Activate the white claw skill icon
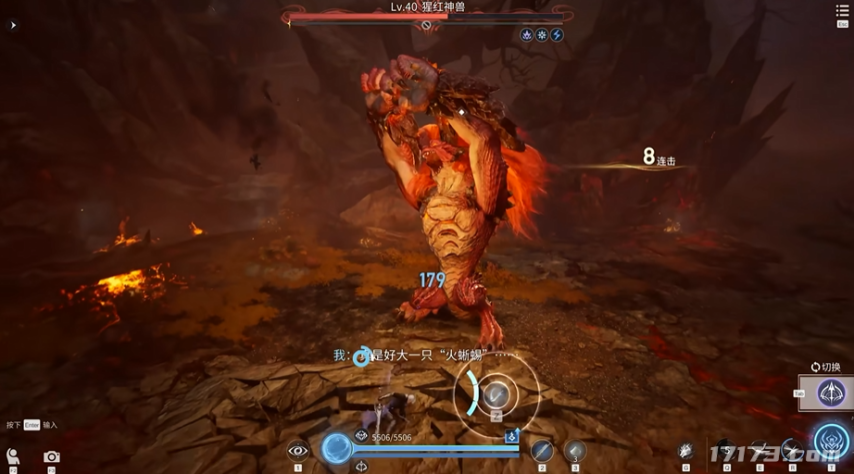This screenshot has width=854, height=474. pos(686,451)
